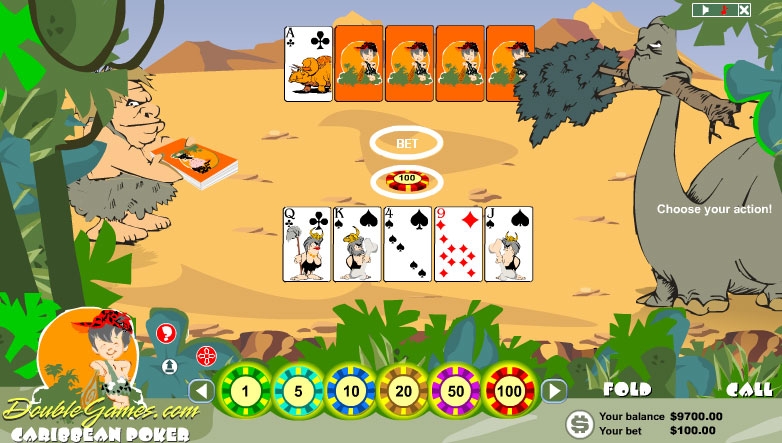Click the white upload arrow icon
This screenshot has width=782, height=443.
(x=169, y=366)
